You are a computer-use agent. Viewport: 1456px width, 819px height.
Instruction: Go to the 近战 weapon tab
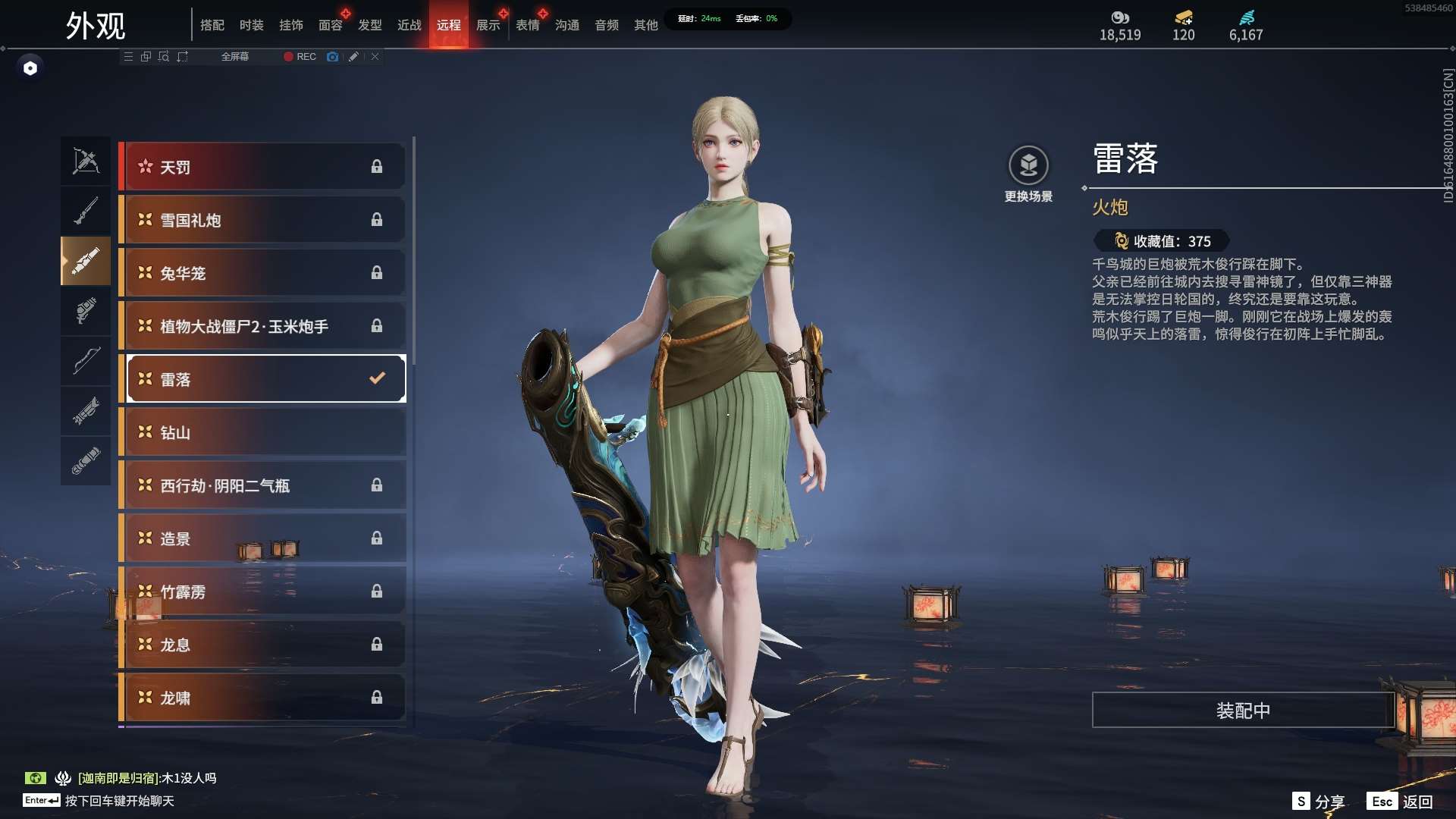409,25
